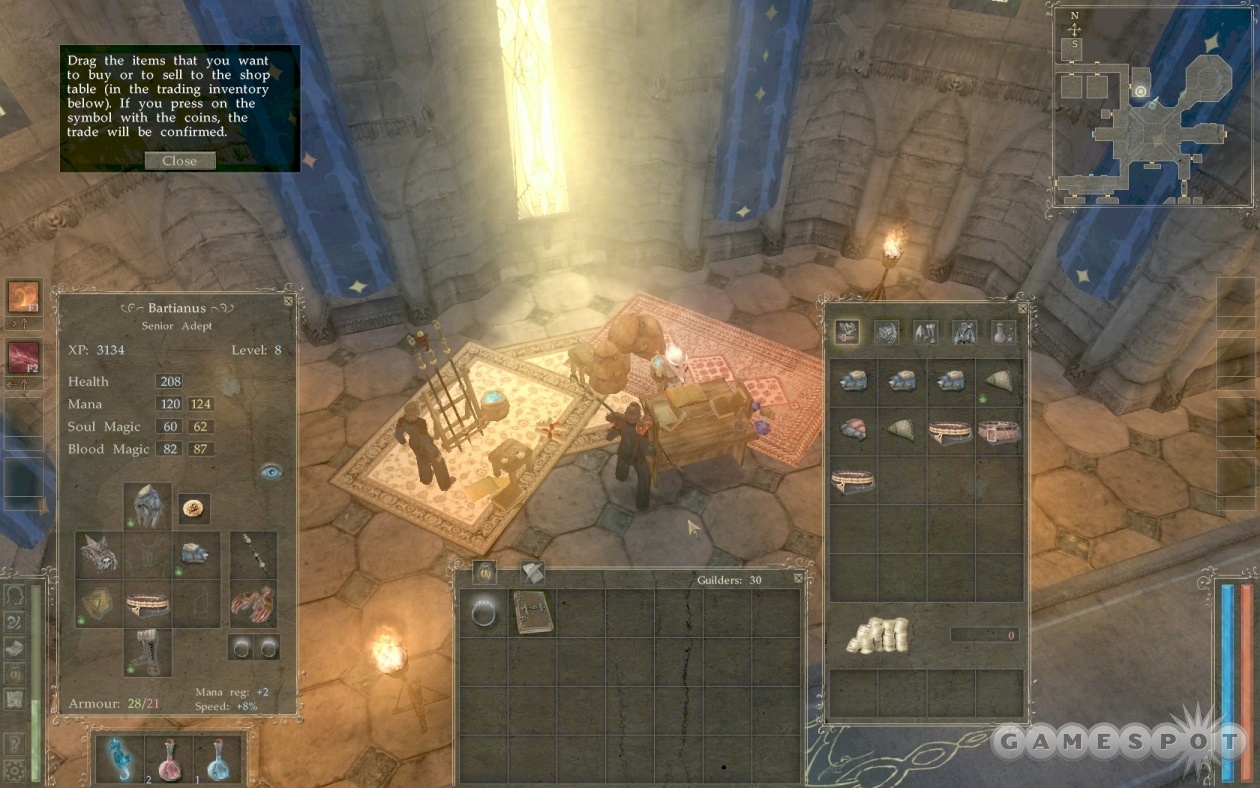This screenshot has height=788, width=1260.
Task: Select the equipped amulet slot
Action: (x=194, y=509)
